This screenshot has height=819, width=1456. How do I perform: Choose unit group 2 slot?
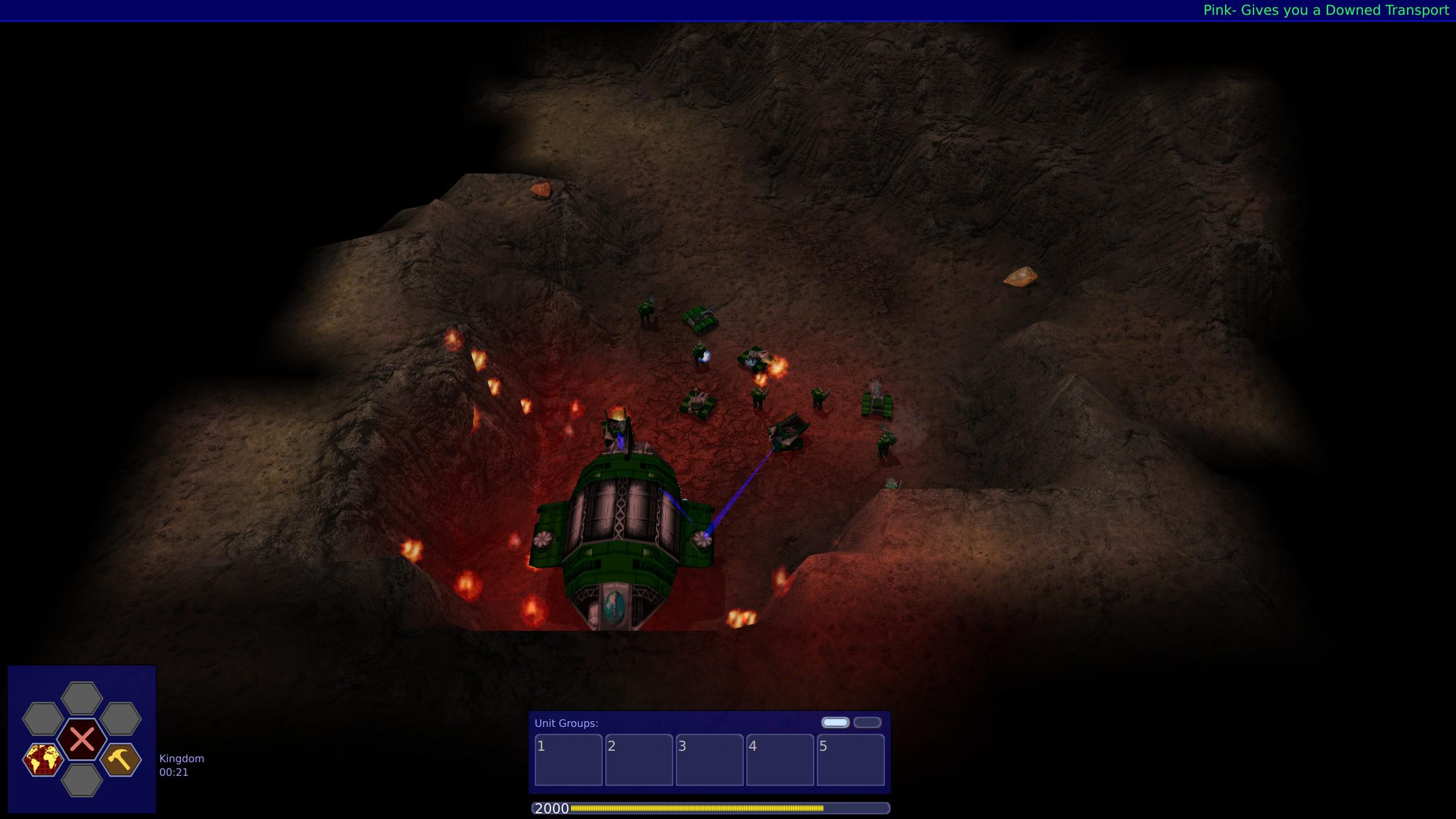coord(639,760)
